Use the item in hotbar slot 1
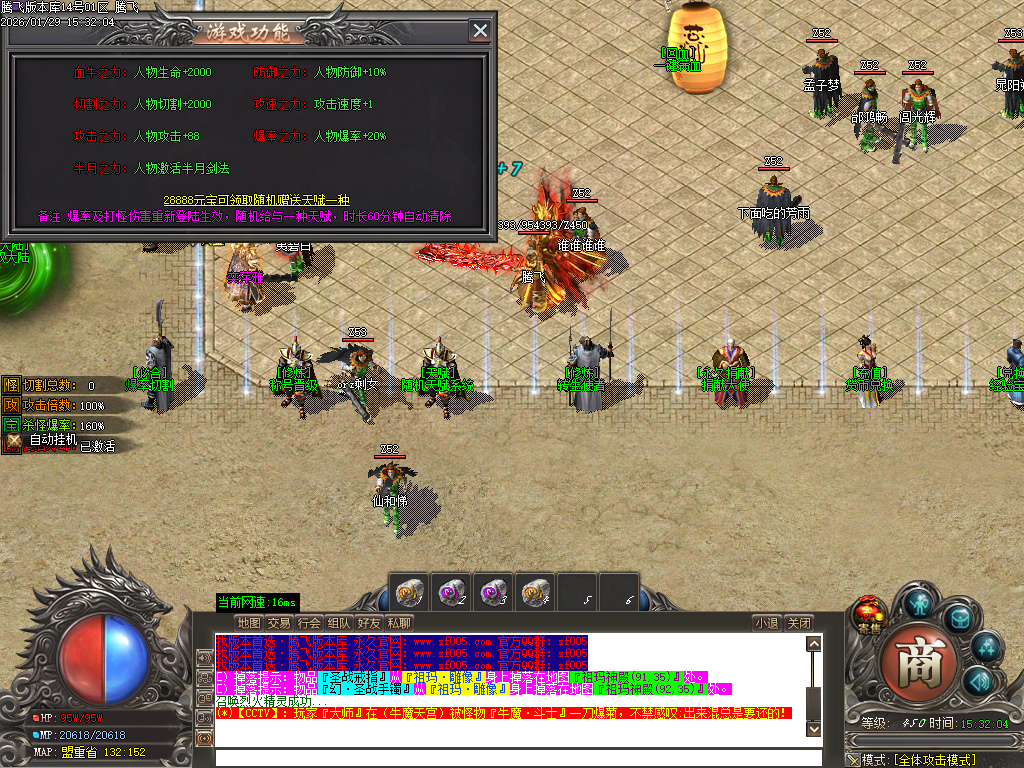The height and width of the screenshot is (768, 1024). tap(409, 591)
